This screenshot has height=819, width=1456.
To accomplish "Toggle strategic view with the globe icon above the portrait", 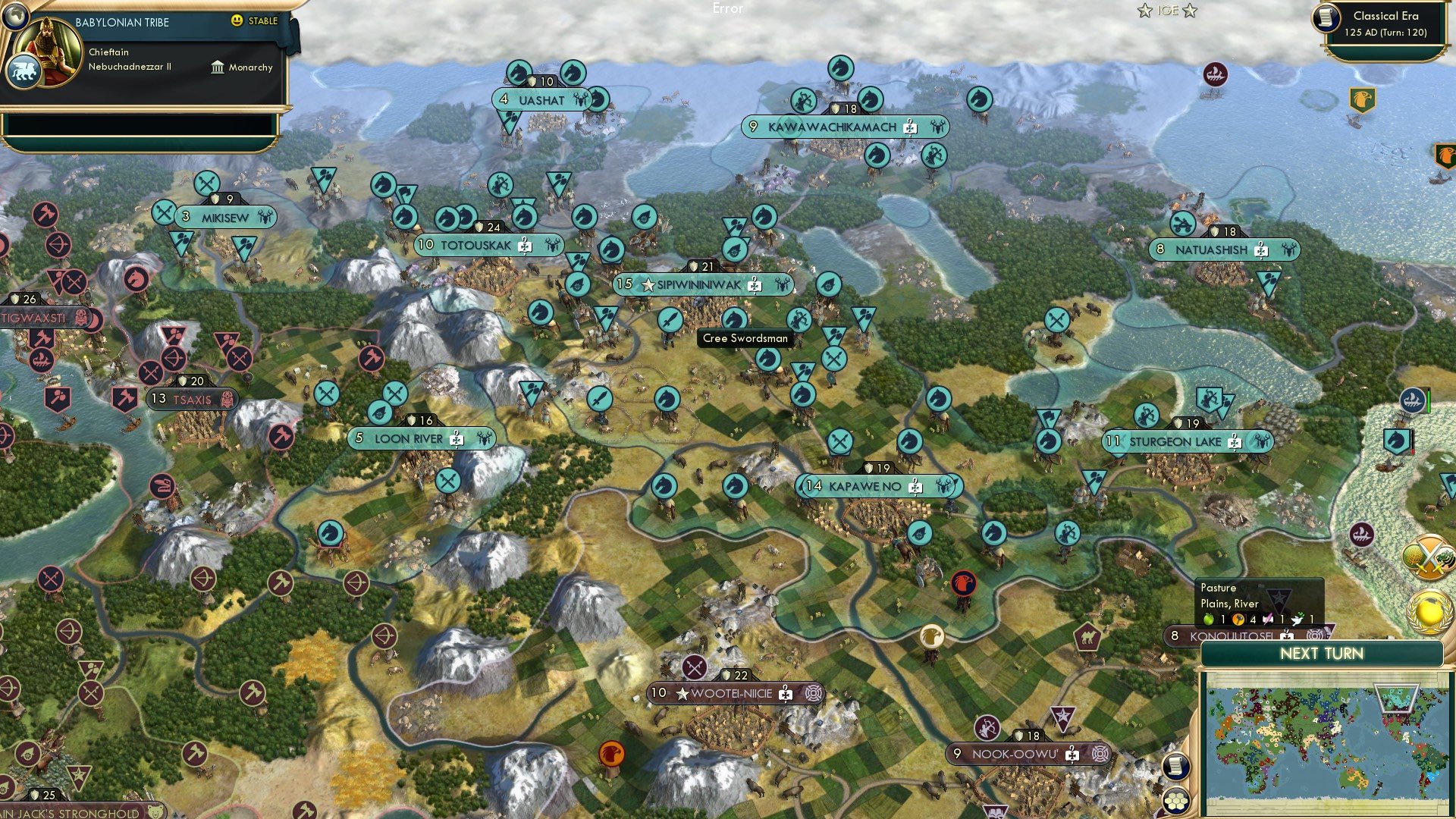I will click(17, 17).
